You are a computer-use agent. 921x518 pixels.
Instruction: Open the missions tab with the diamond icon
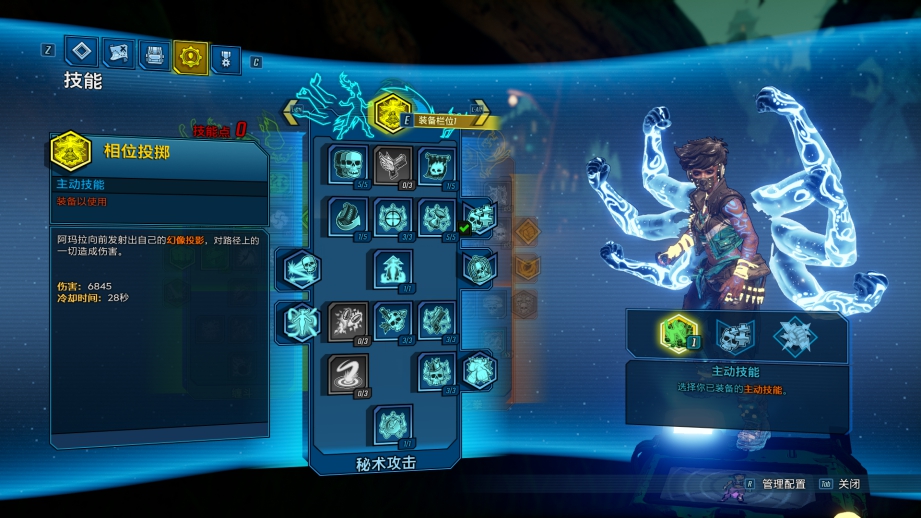point(82,53)
